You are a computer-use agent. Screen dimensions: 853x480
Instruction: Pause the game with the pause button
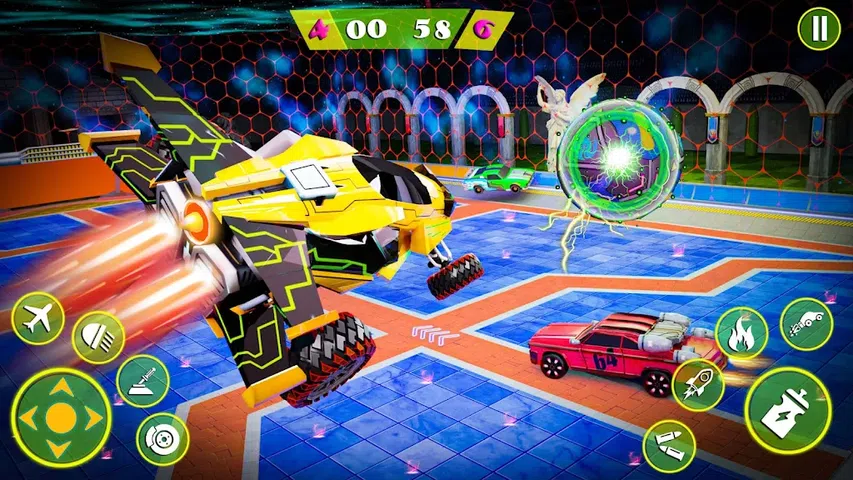click(819, 29)
